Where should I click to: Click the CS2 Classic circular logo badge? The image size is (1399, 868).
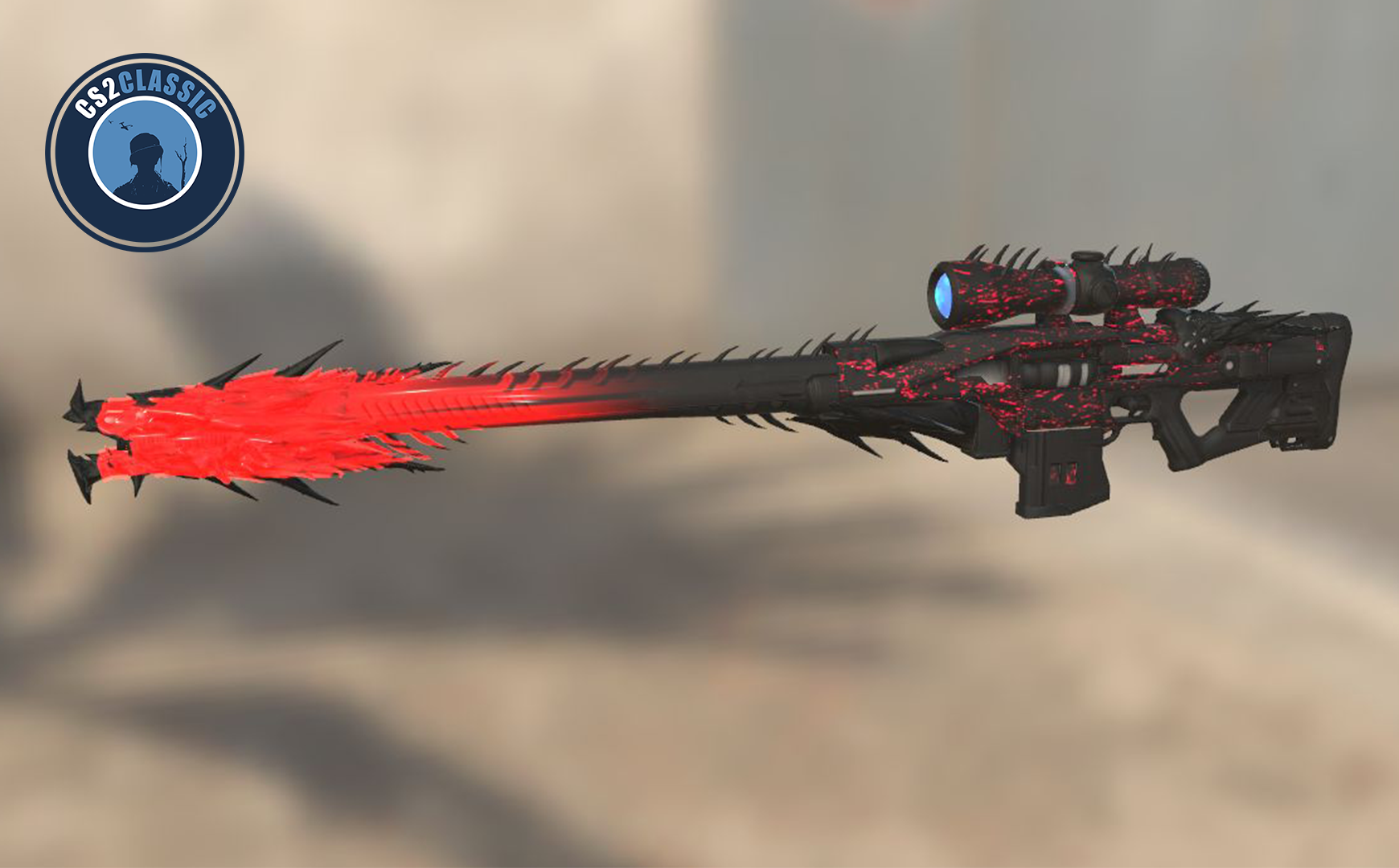click(x=145, y=152)
